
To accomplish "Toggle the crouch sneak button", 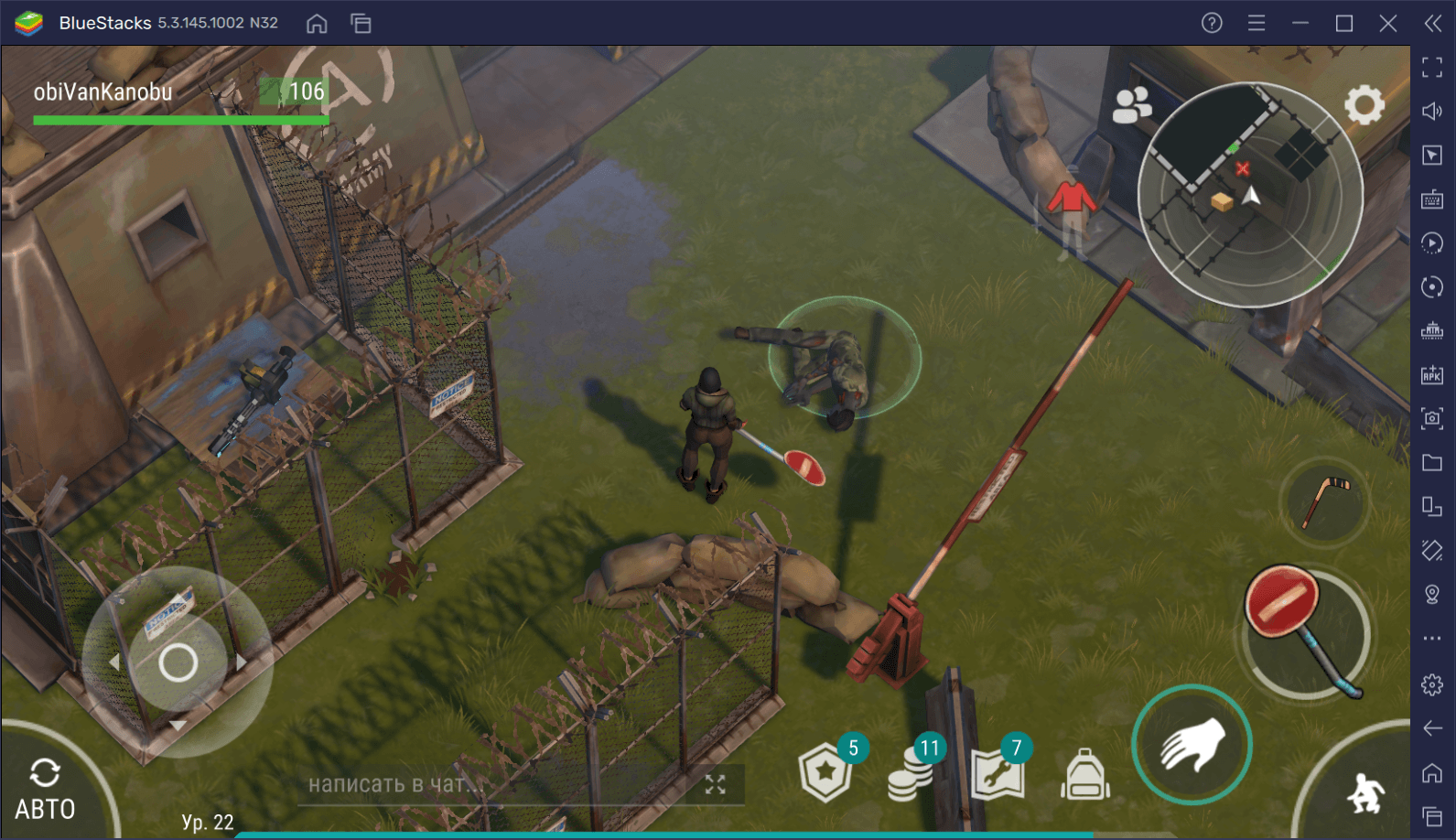I will click(1365, 792).
